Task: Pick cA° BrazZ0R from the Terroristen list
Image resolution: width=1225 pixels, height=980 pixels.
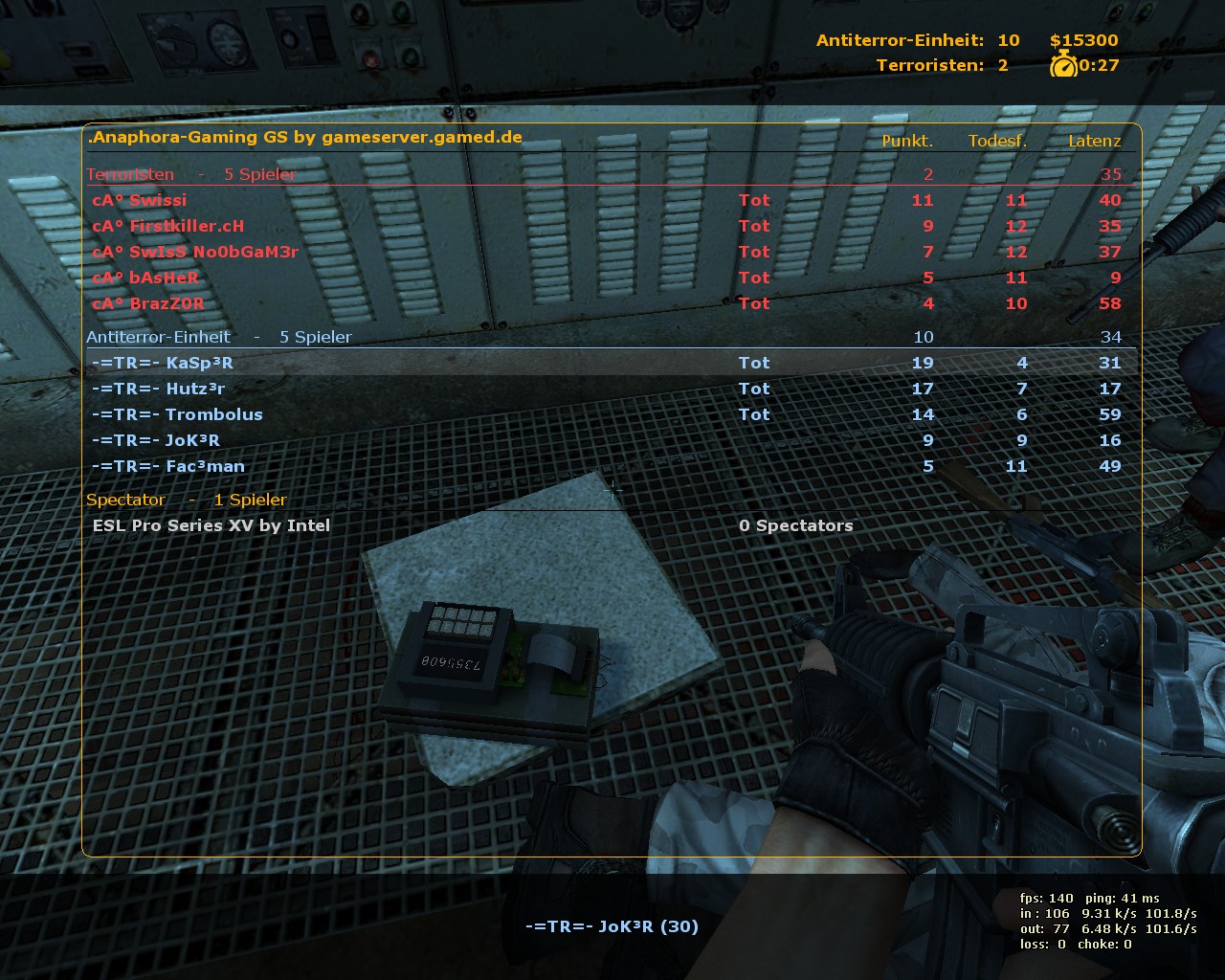Action: click(x=148, y=303)
